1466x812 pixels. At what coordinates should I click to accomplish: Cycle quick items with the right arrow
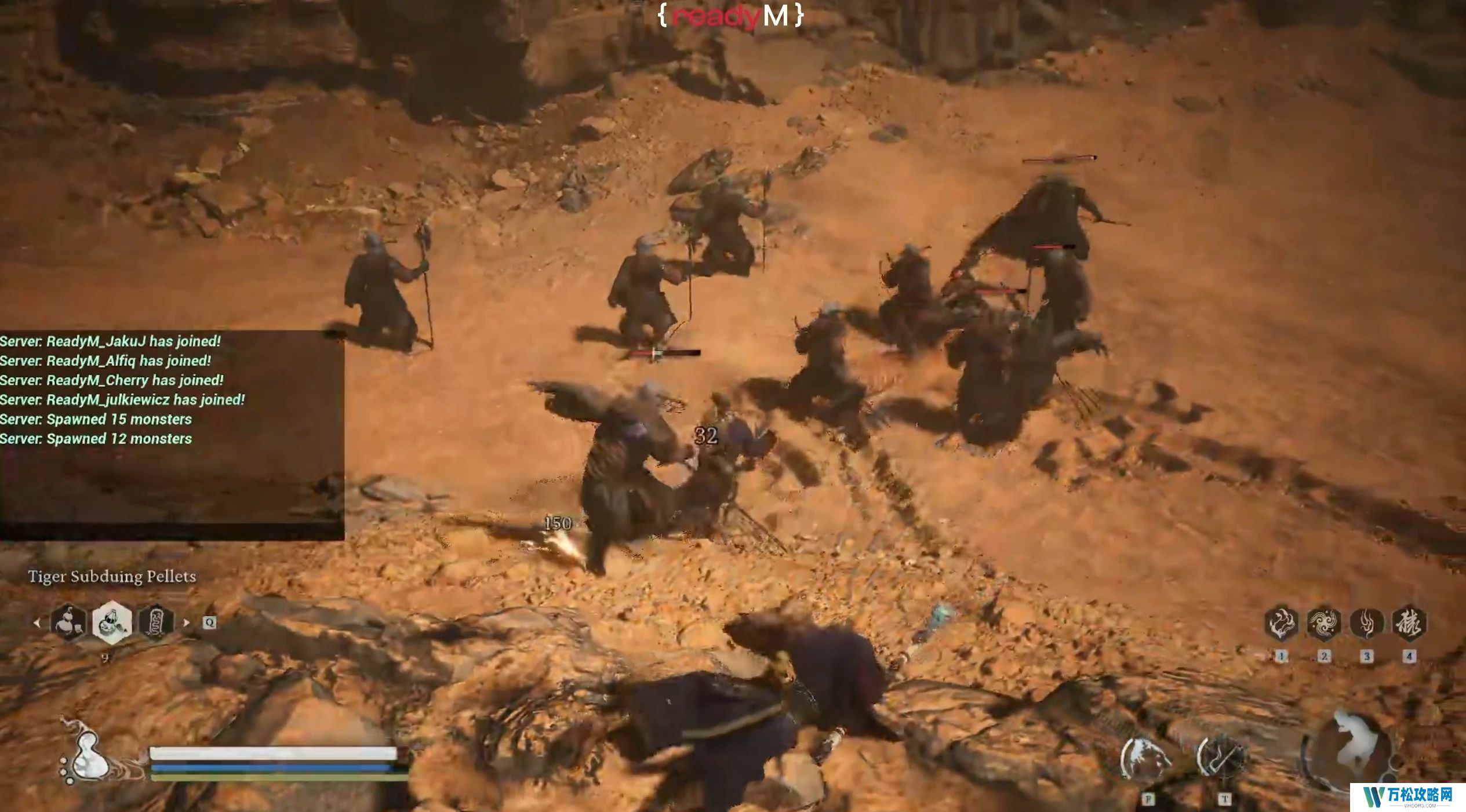(186, 623)
